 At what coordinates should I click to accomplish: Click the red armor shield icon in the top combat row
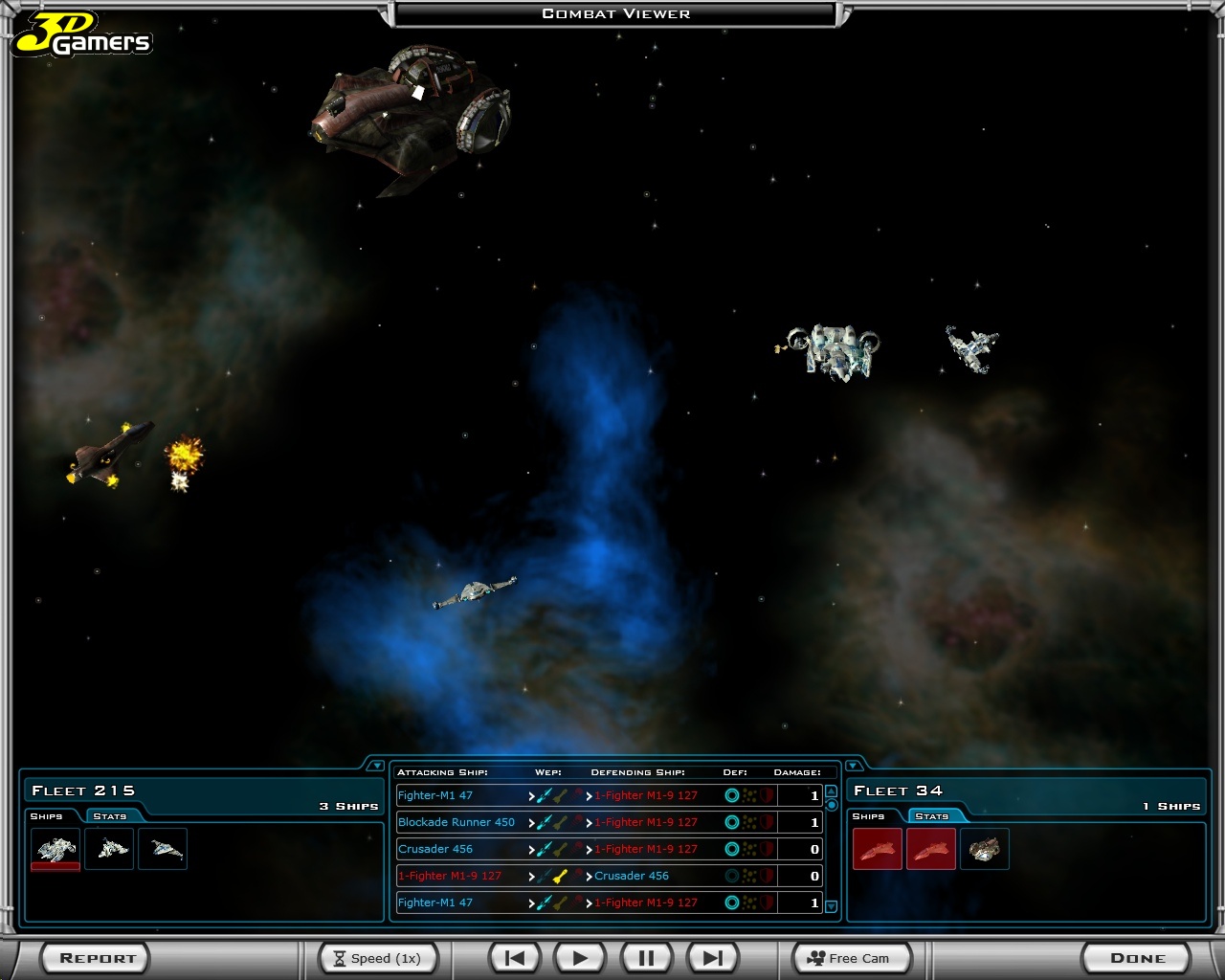pyautogui.click(x=766, y=795)
